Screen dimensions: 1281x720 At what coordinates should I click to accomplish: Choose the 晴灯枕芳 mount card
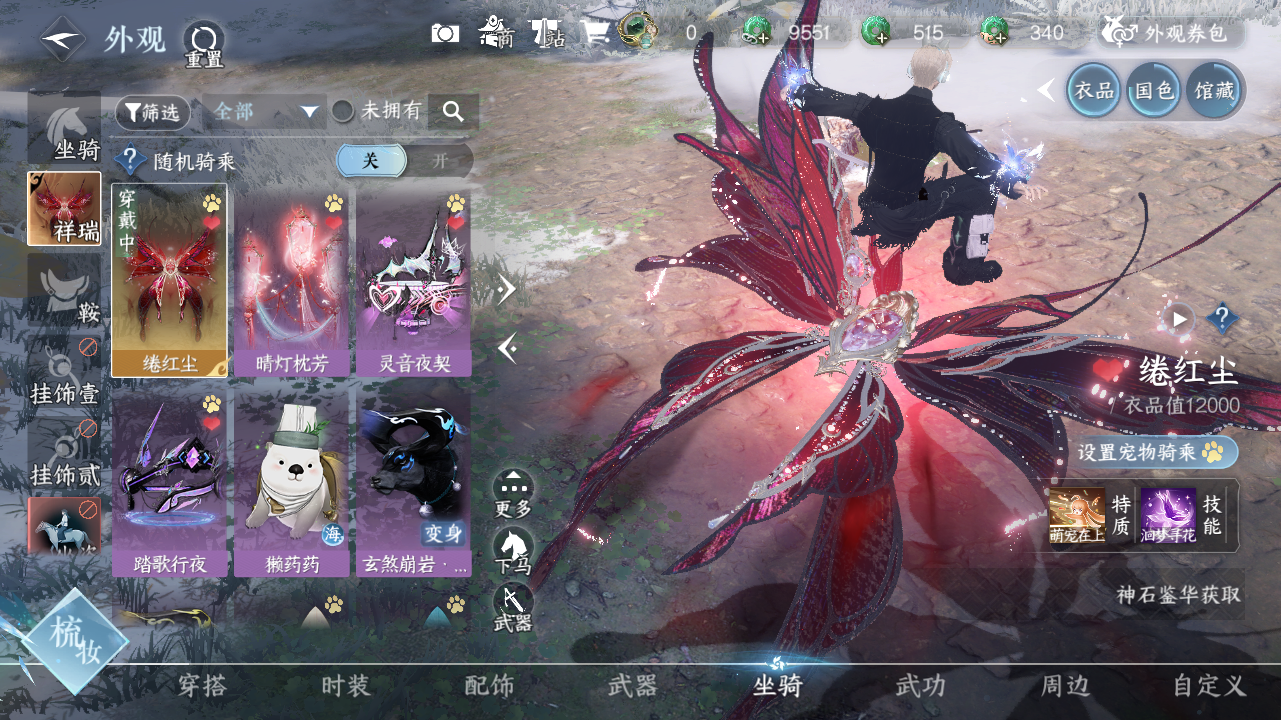pos(291,280)
